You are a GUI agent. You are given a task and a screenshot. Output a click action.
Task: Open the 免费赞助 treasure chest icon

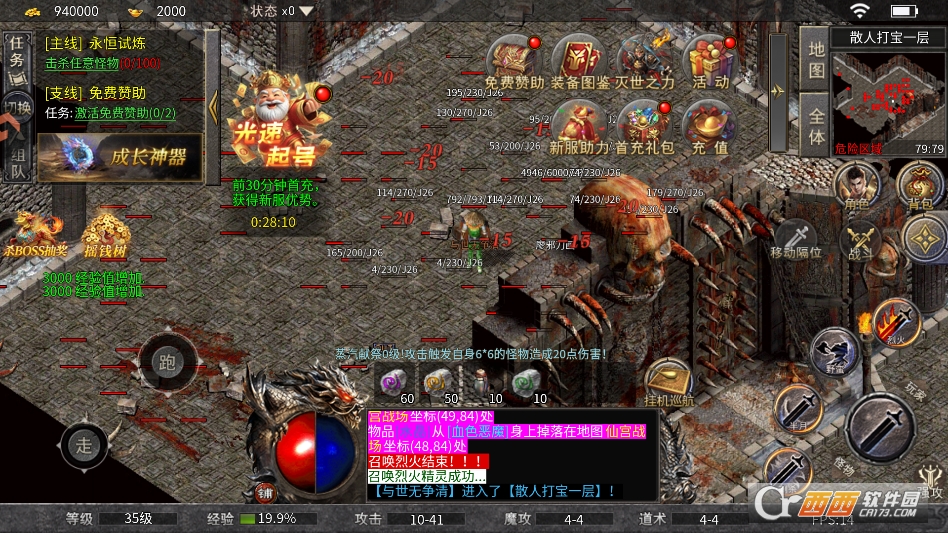[514, 60]
